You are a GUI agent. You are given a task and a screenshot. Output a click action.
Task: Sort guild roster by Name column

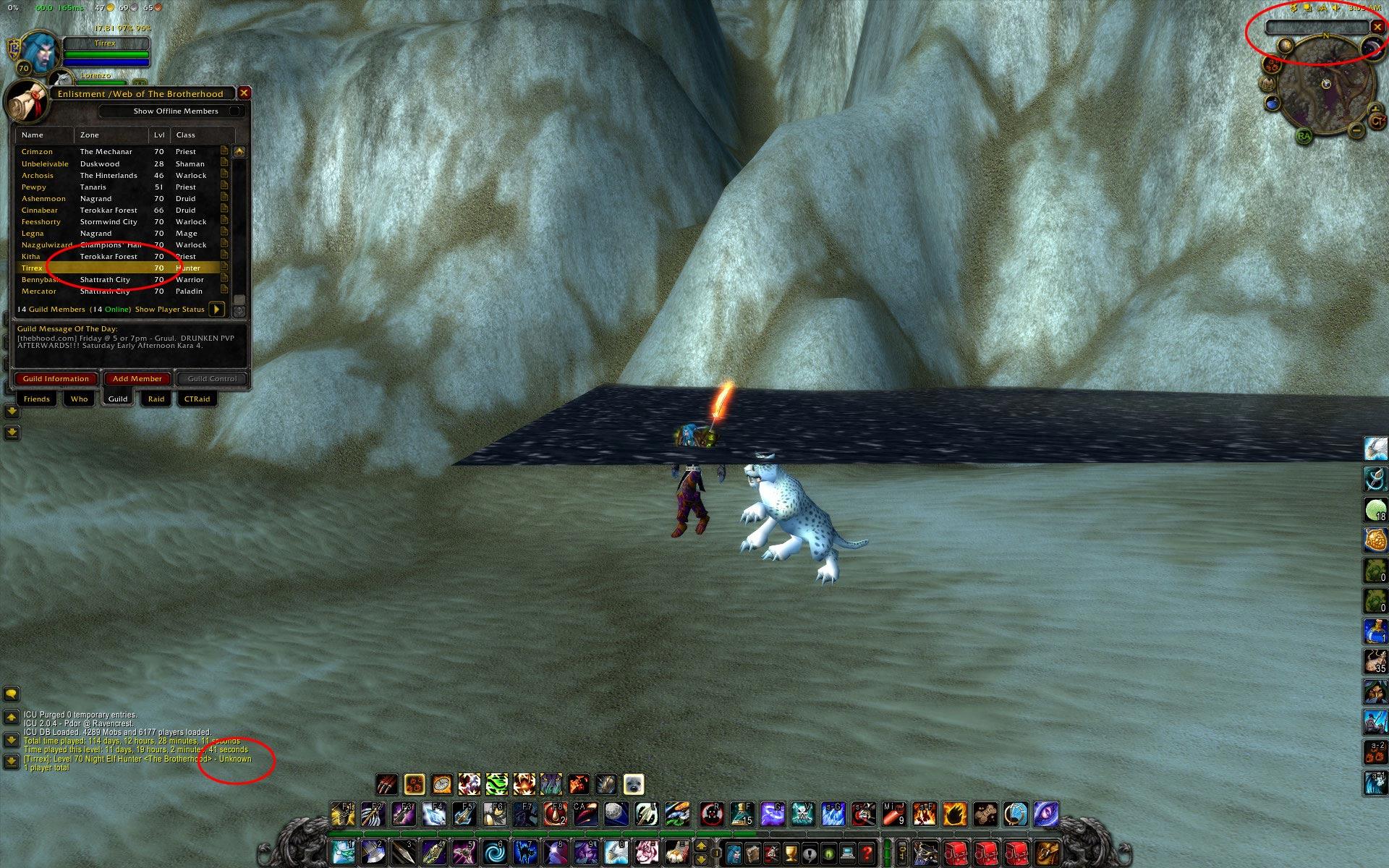pyautogui.click(x=43, y=135)
